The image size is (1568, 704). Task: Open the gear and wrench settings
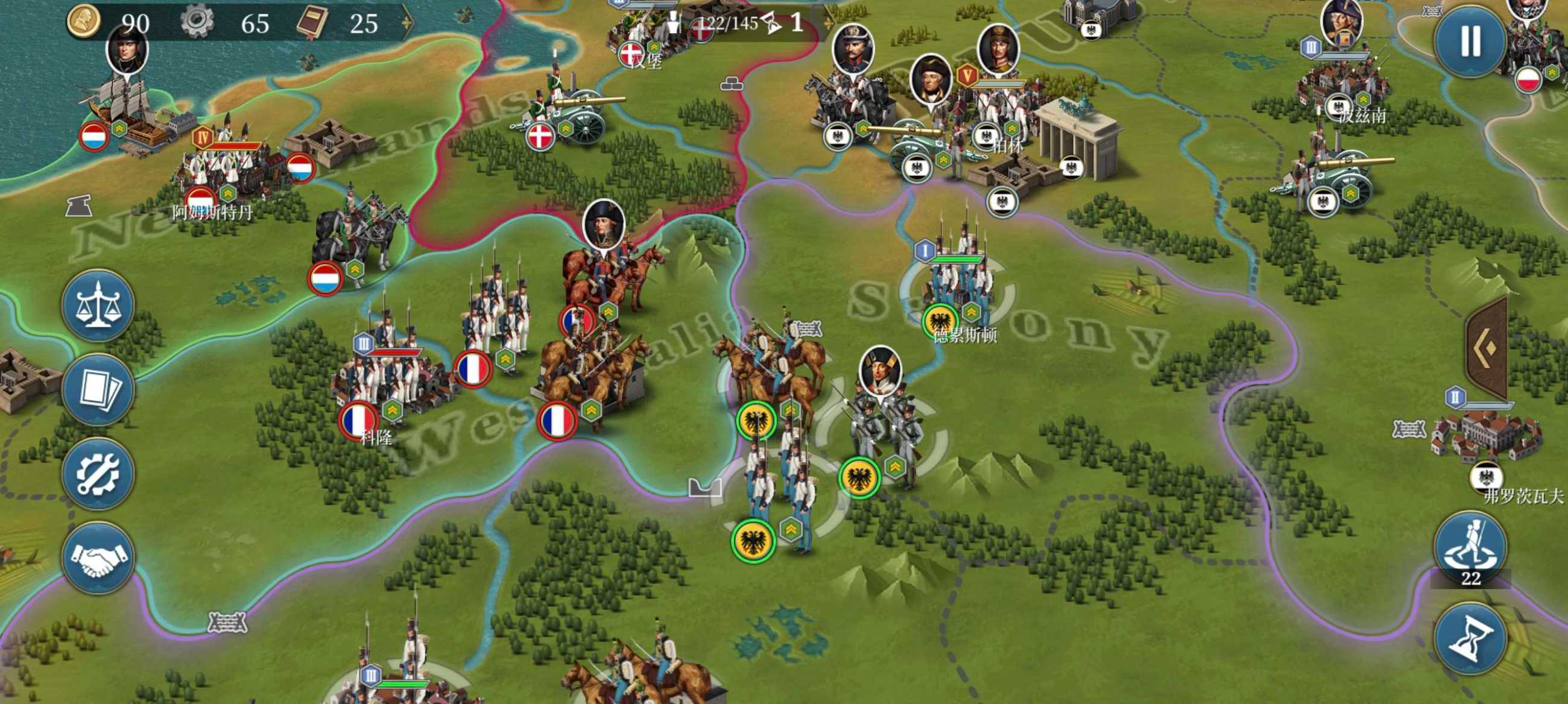(x=97, y=473)
